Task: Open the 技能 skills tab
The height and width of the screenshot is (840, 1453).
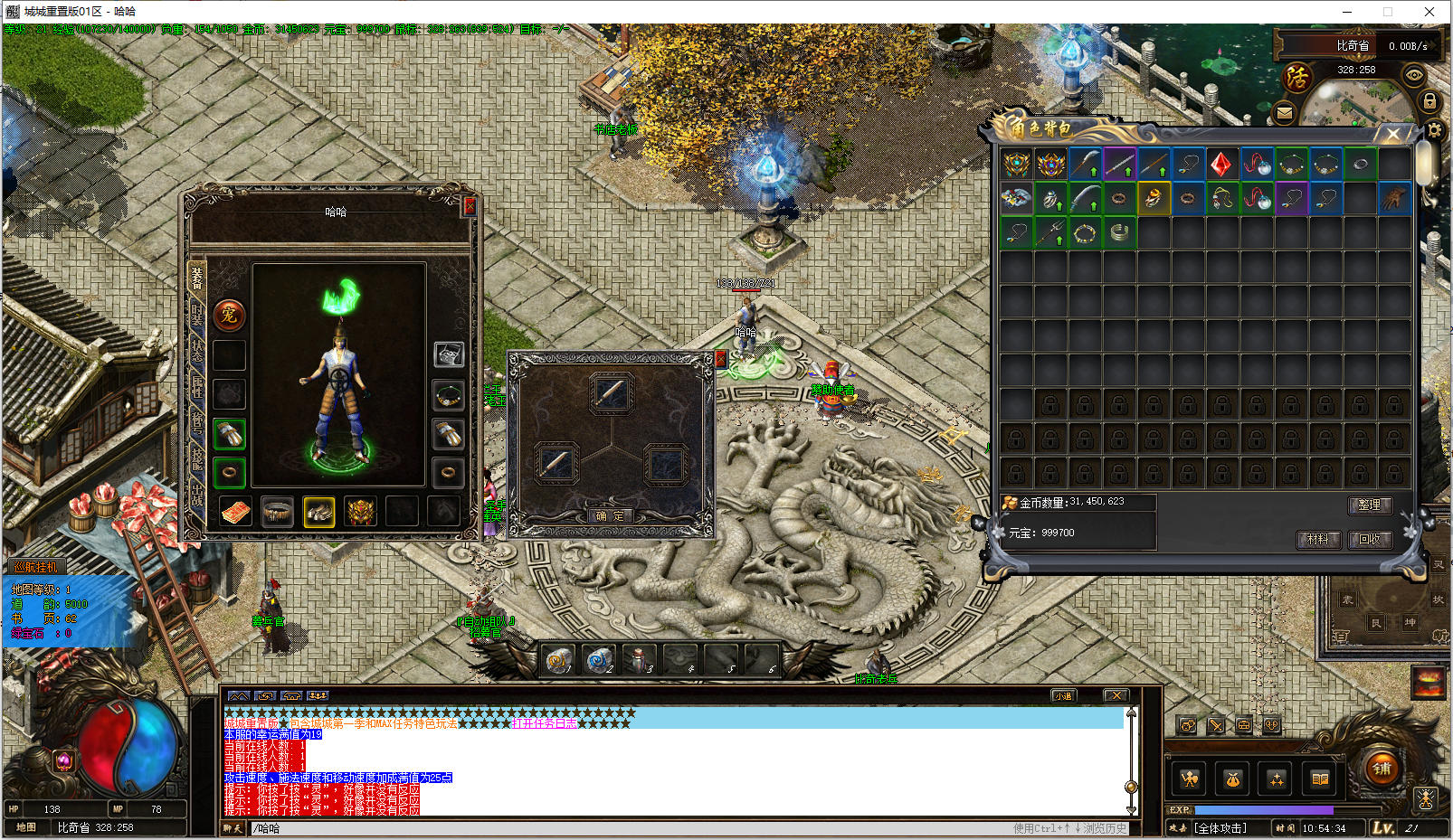Action: (x=196, y=458)
